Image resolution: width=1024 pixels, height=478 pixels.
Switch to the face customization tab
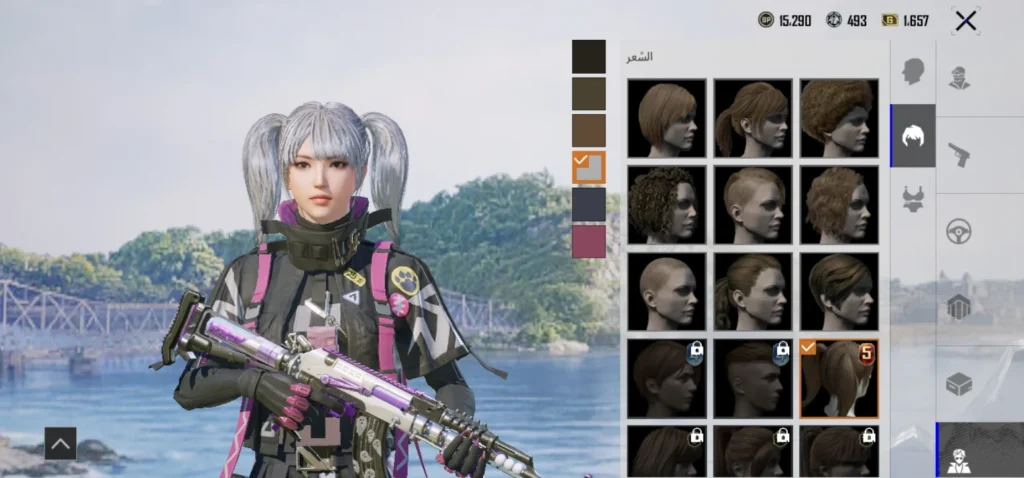[x=912, y=72]
